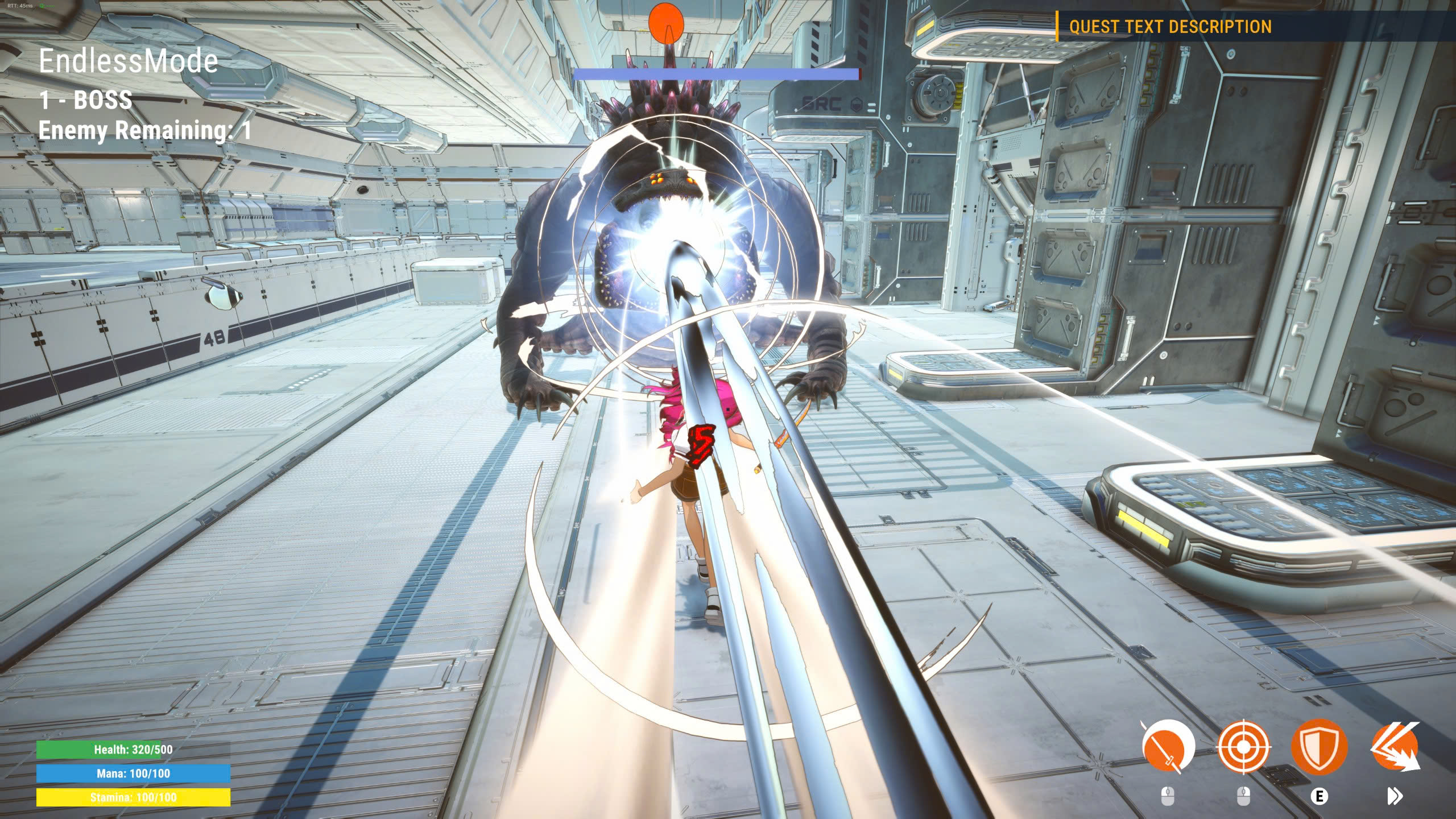This screenshot has width=1456, height=819.
Task: Use the arrow dash ability icon
Action: coord(1395,747)
